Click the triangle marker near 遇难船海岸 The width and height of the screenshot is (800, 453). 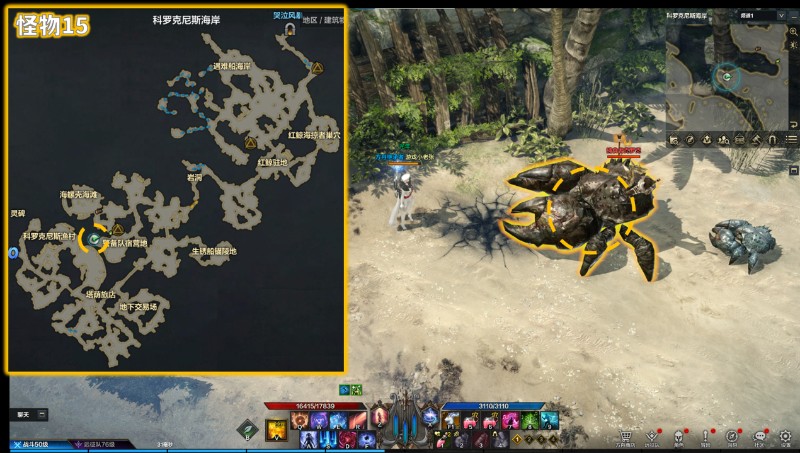[x=318, y=69]
